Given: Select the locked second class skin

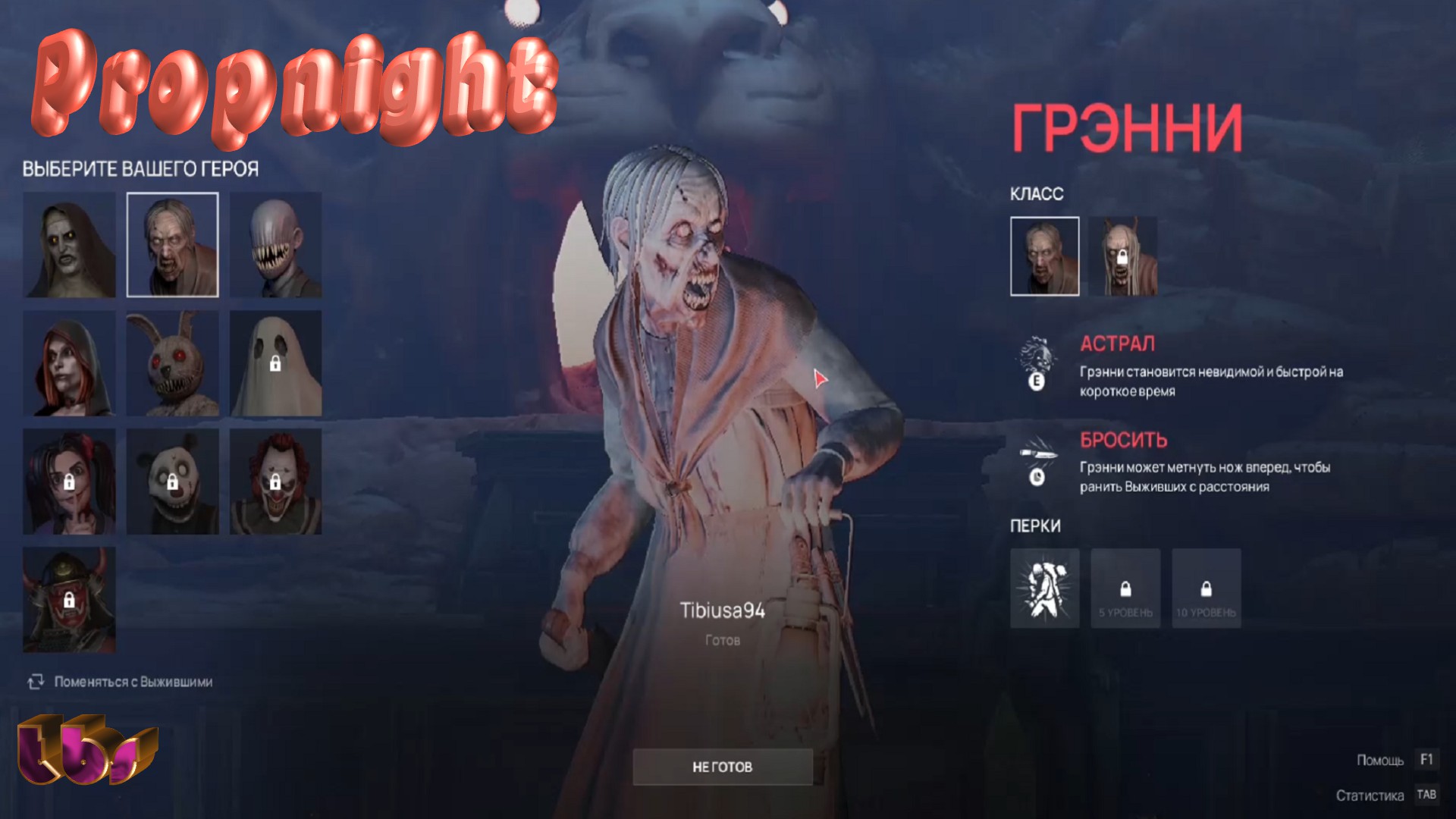Looking at the screenshot, I should point(1125,255).
